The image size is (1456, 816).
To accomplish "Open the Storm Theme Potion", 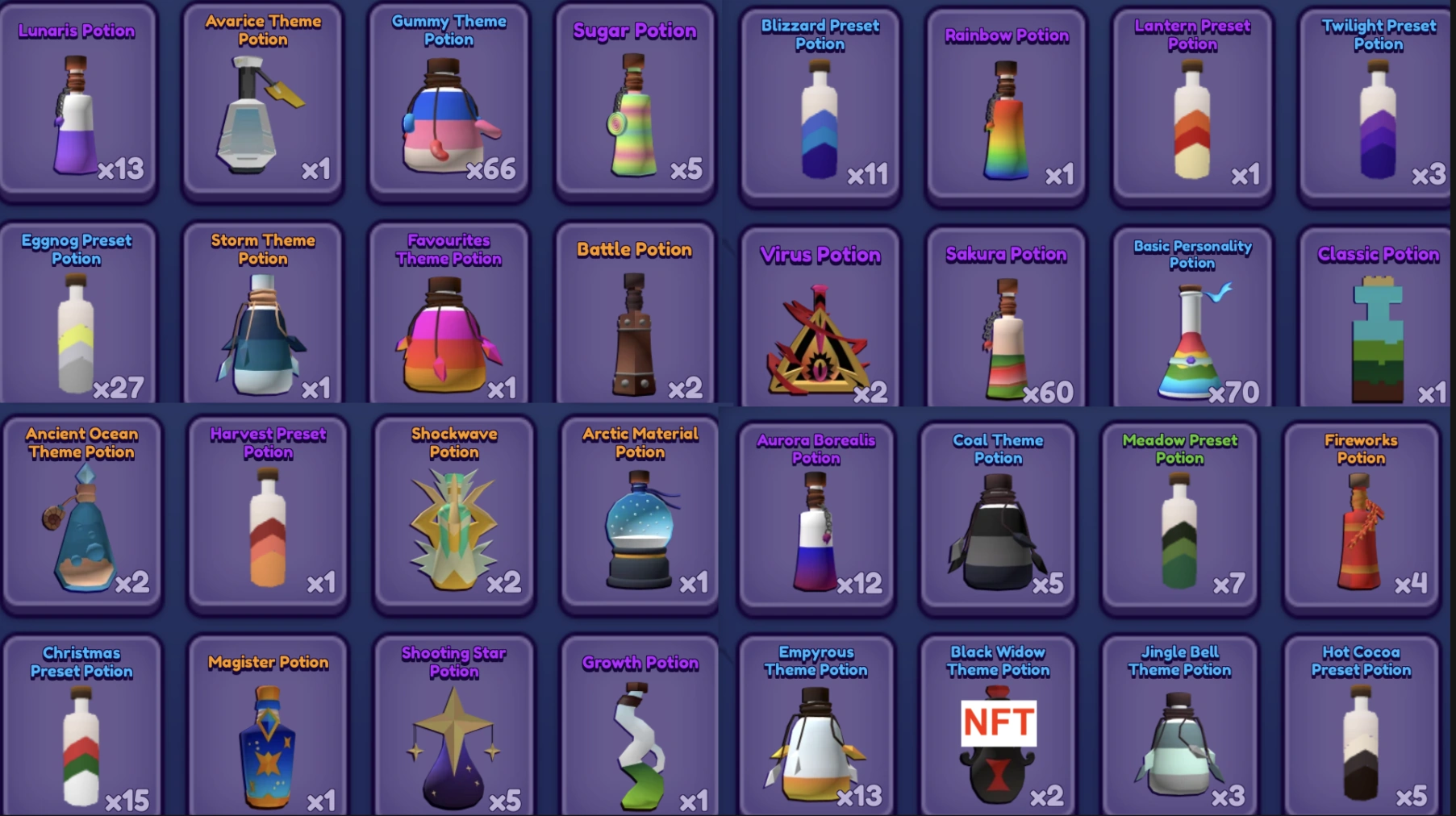I will 262,331.
